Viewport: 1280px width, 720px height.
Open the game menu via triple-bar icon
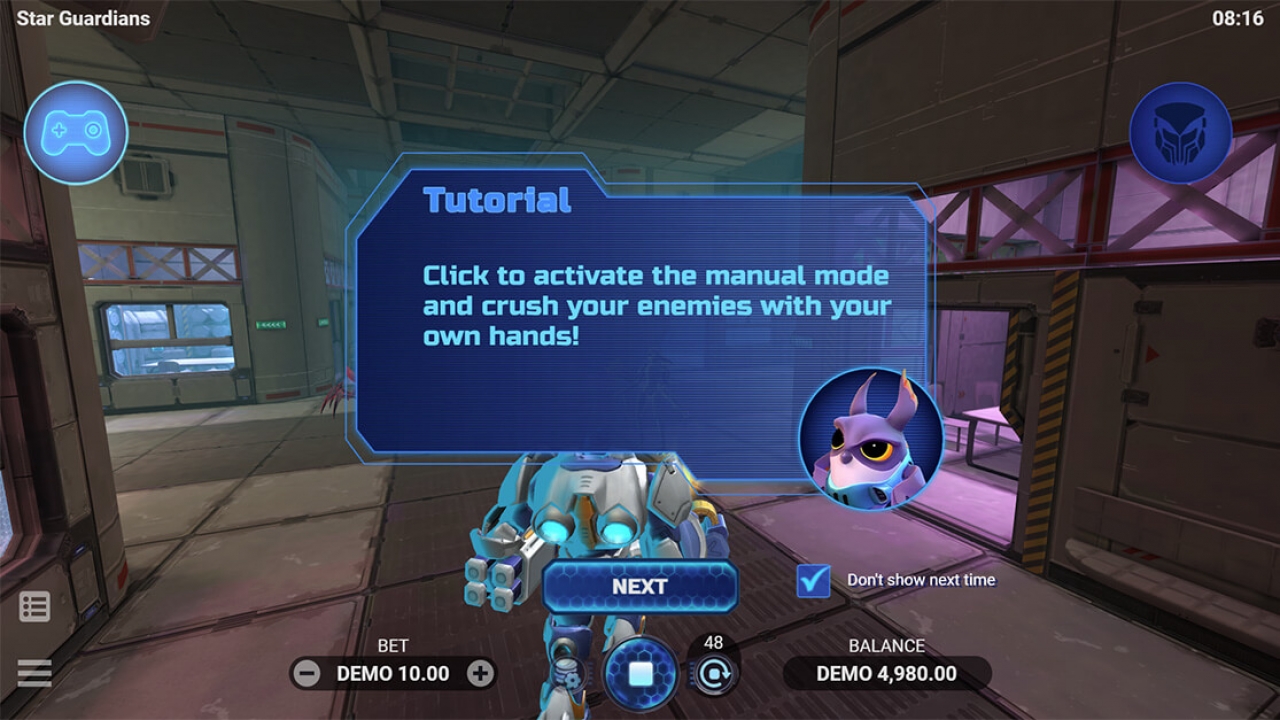35,673
